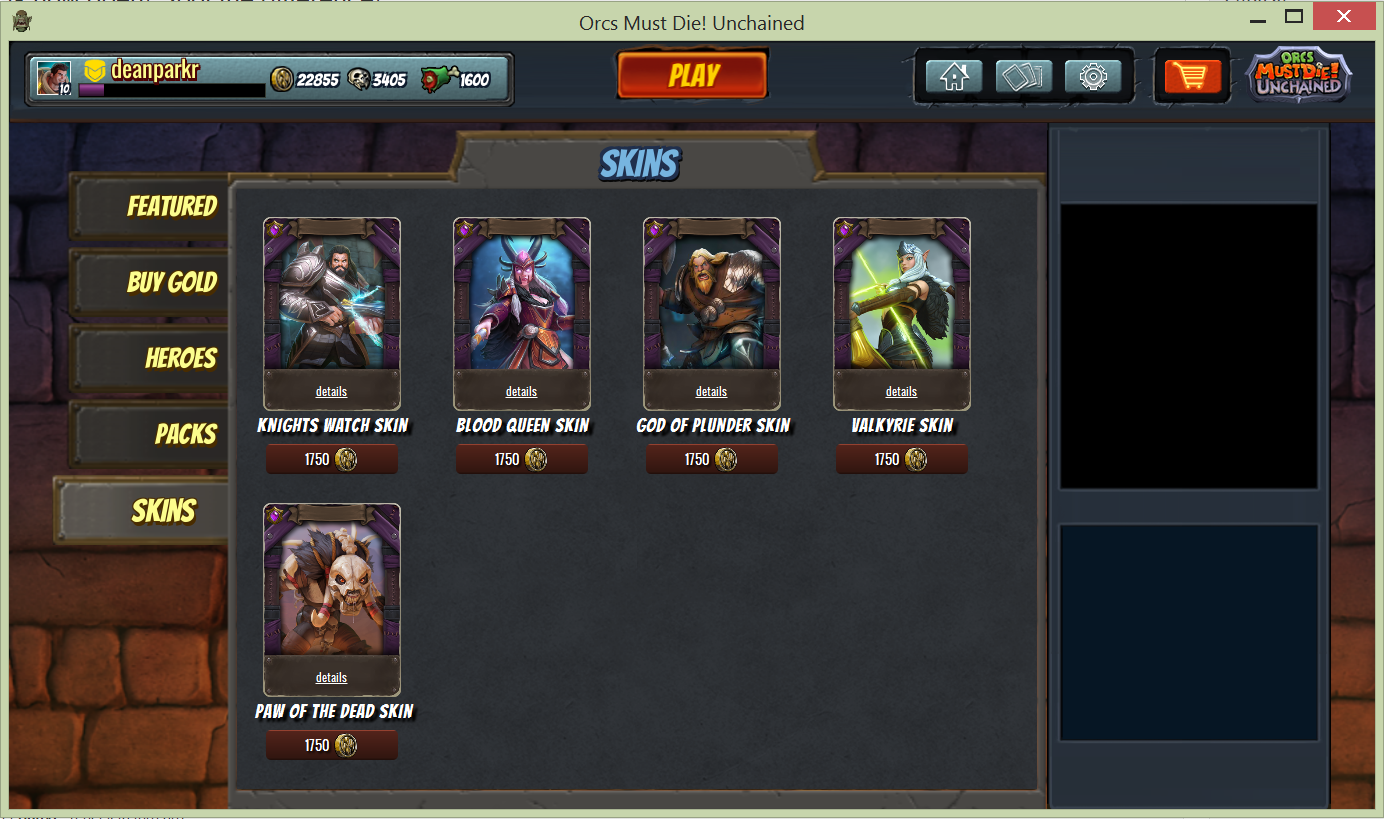Select the Valkyrie skin card
The width and height of the screenshot is (1384, 819).
[901, 300]
